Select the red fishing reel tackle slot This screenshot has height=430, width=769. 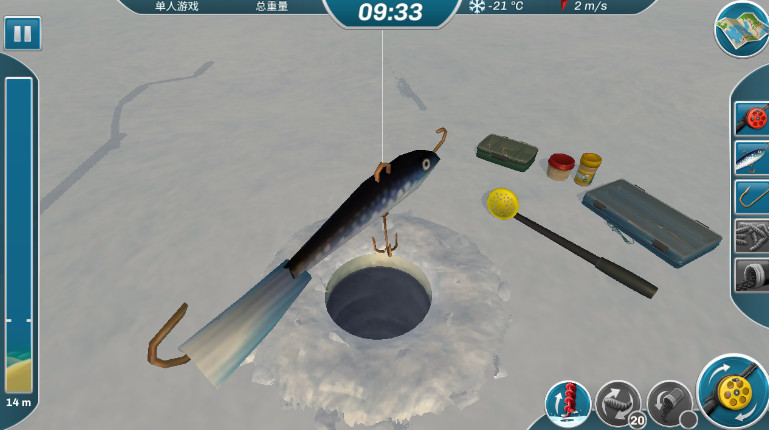click(751, 118)
